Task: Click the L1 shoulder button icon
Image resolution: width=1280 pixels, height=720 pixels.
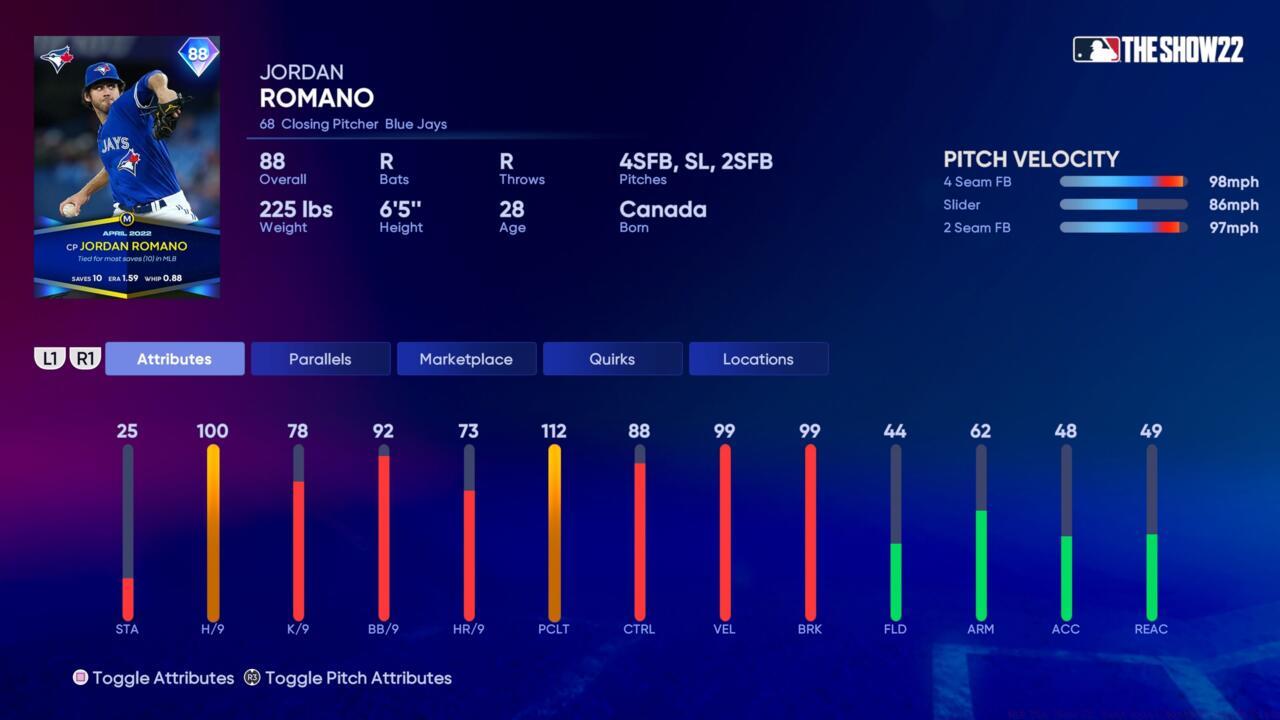Action: click(51, 358)
